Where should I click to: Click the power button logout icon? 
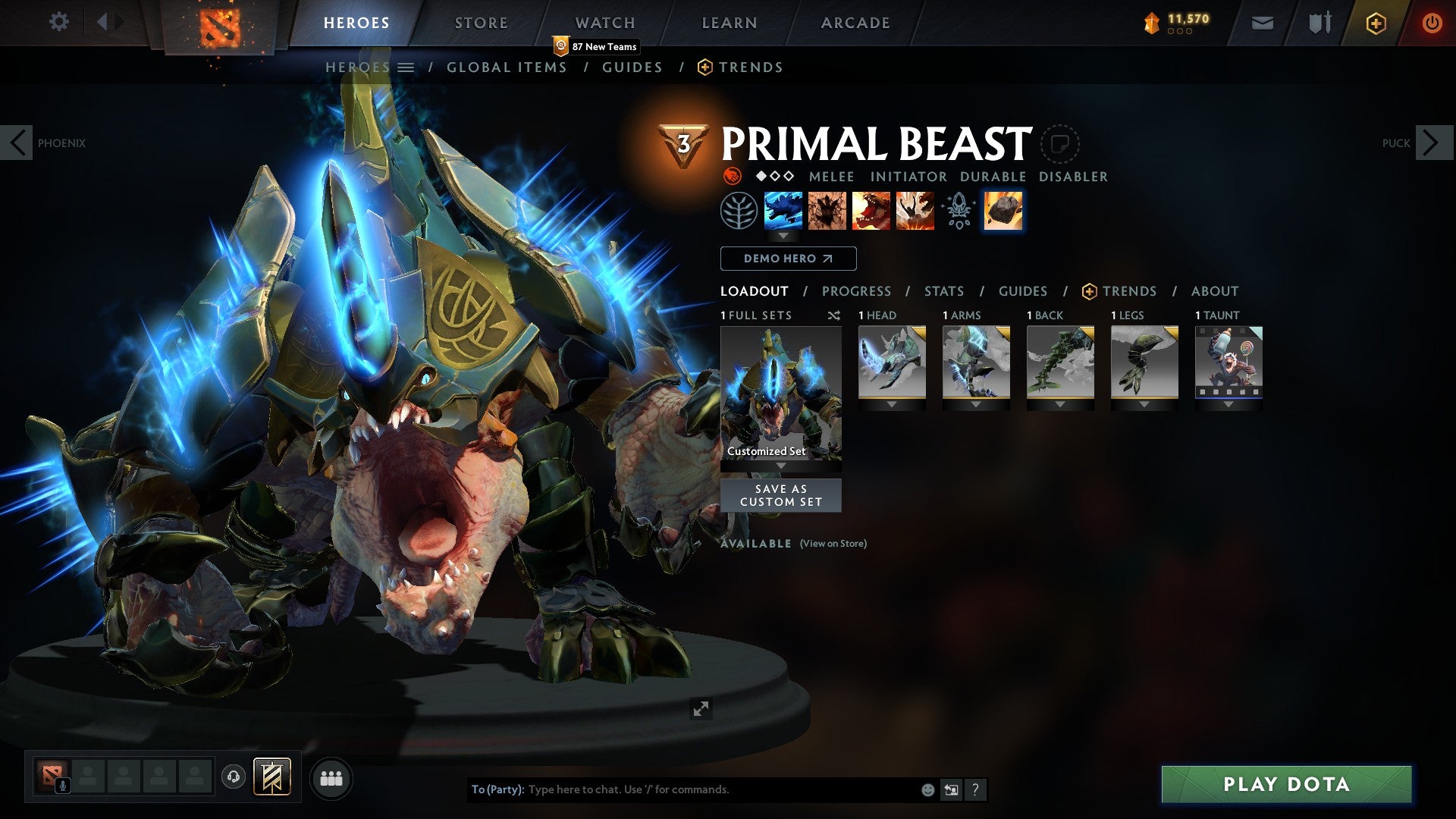[1432, 23]
